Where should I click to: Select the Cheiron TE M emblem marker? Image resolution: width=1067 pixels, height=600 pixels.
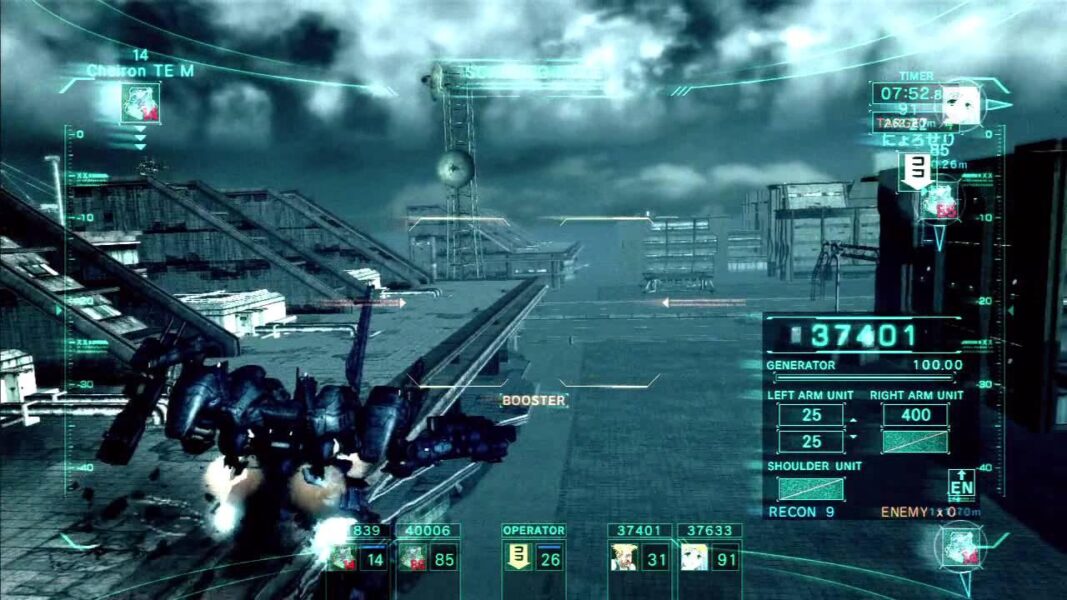point(140,103)
